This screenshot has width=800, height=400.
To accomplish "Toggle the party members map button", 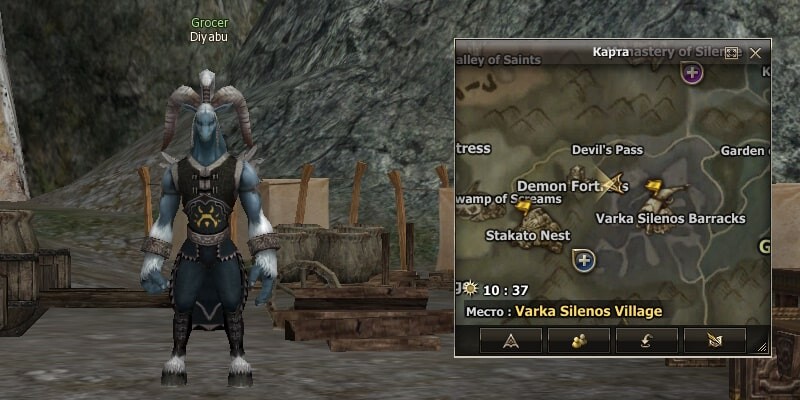I will point(579,341).
